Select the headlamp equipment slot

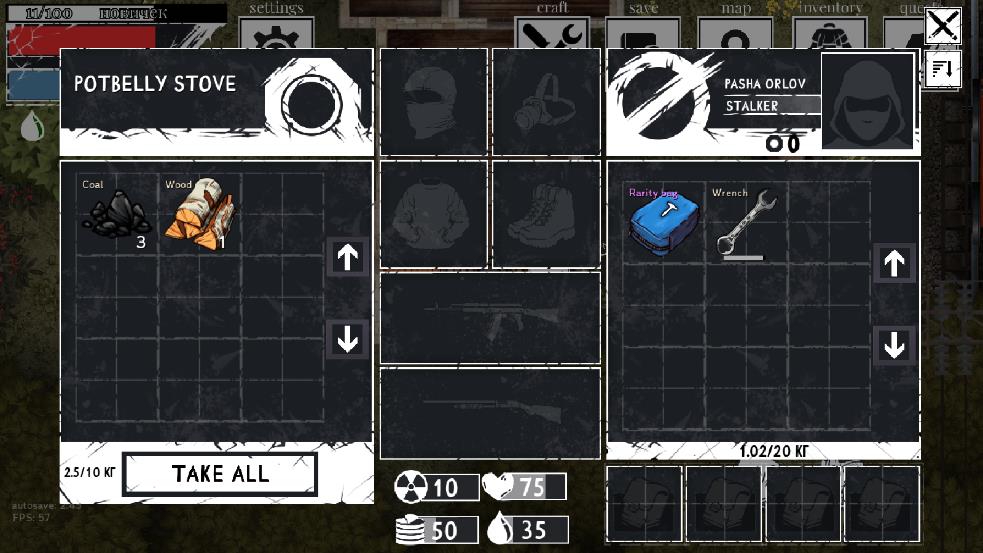(545, 102)
